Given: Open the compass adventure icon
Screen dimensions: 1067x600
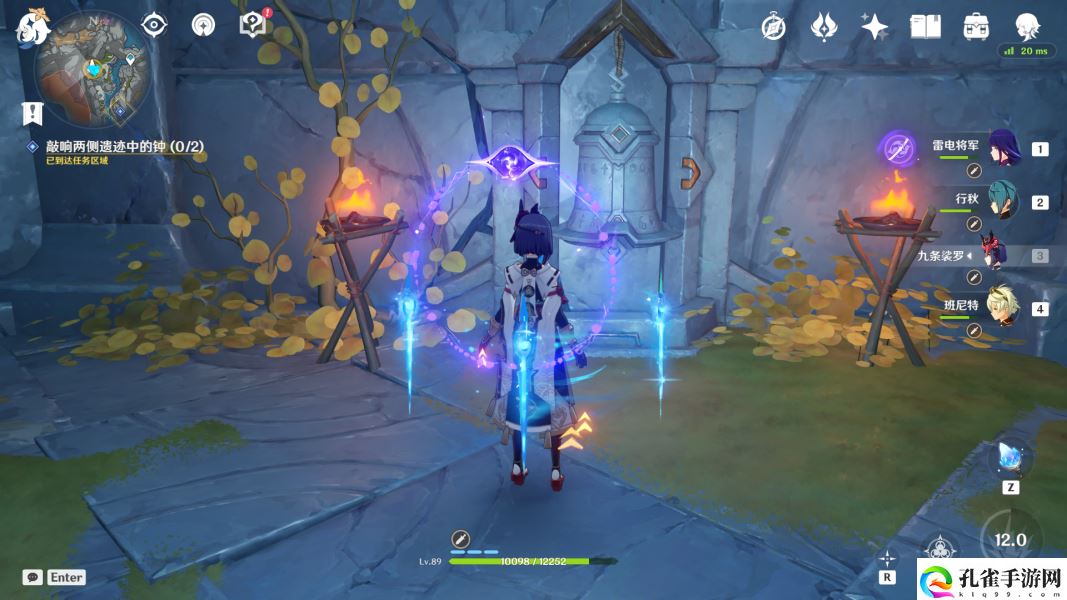Looking at the screenshot, I should coord(773,27).
